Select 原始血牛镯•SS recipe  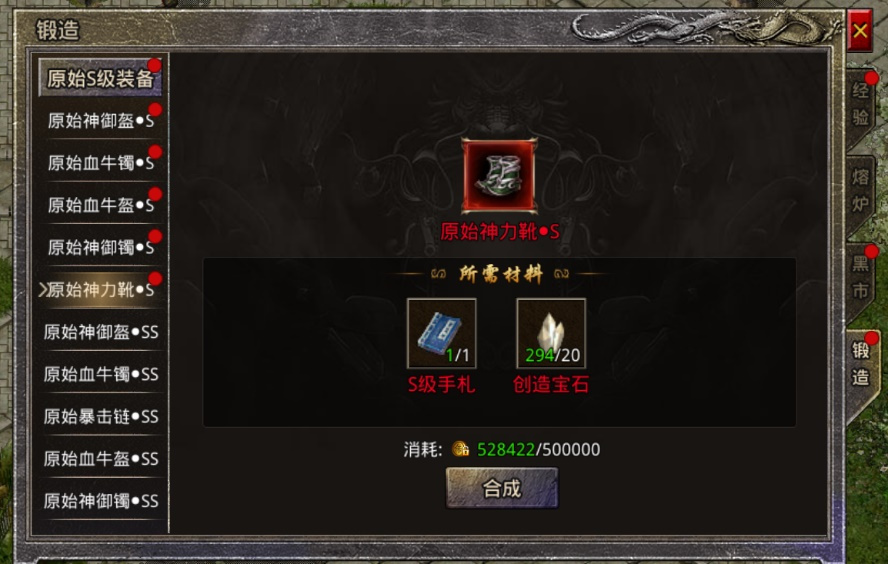pyautogui.click(x=100, y=374)
